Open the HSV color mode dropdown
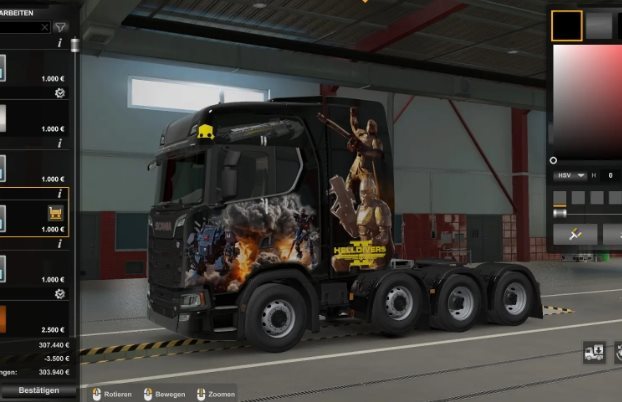The image size is (622, 402). 566,176
